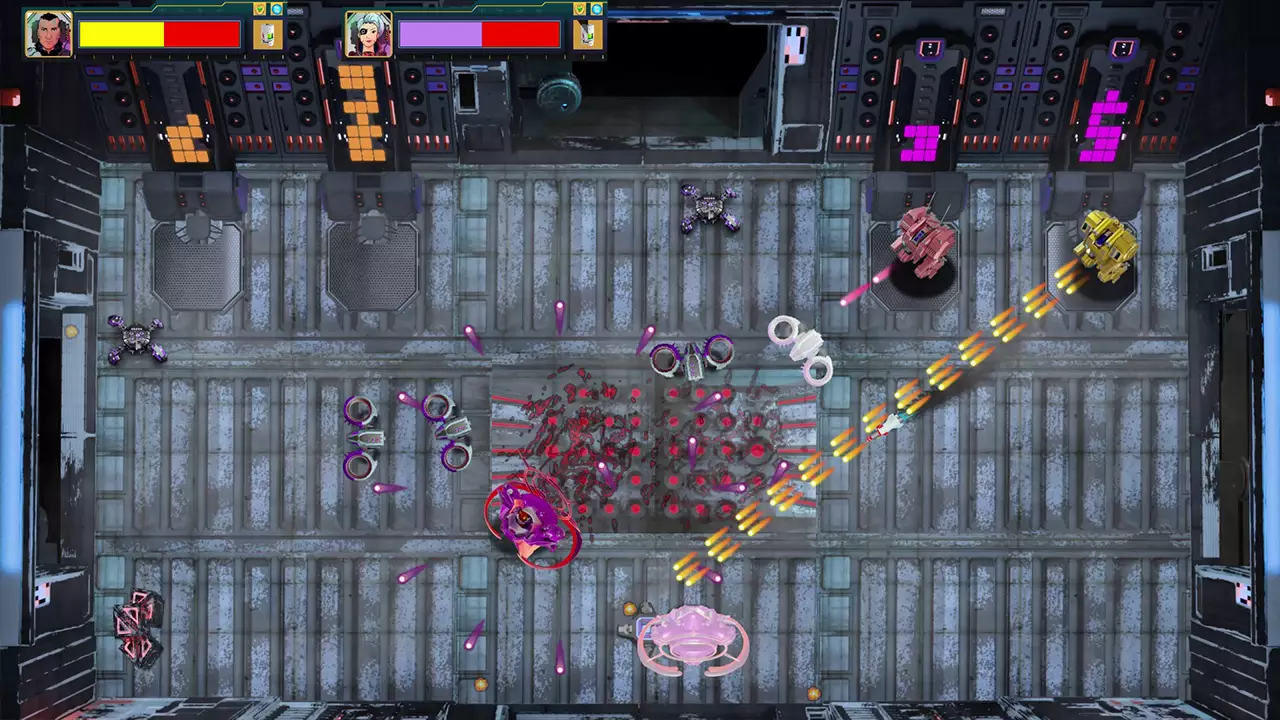1280x720 pixels.
Task: Click player one's shield badge icon
Action: [x=260, y=9]
